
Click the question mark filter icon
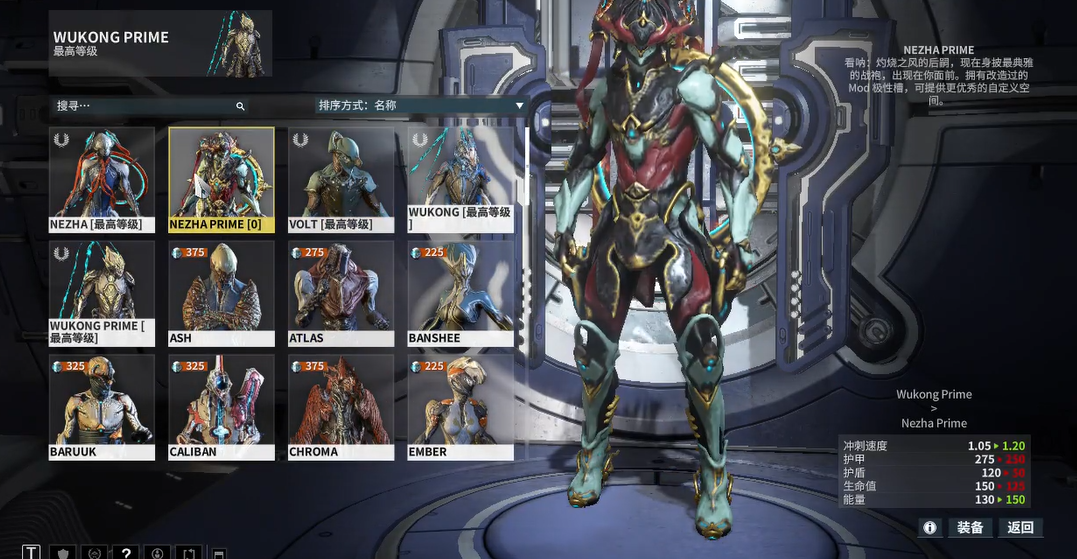pyautogui.click(x=125, y=553)
